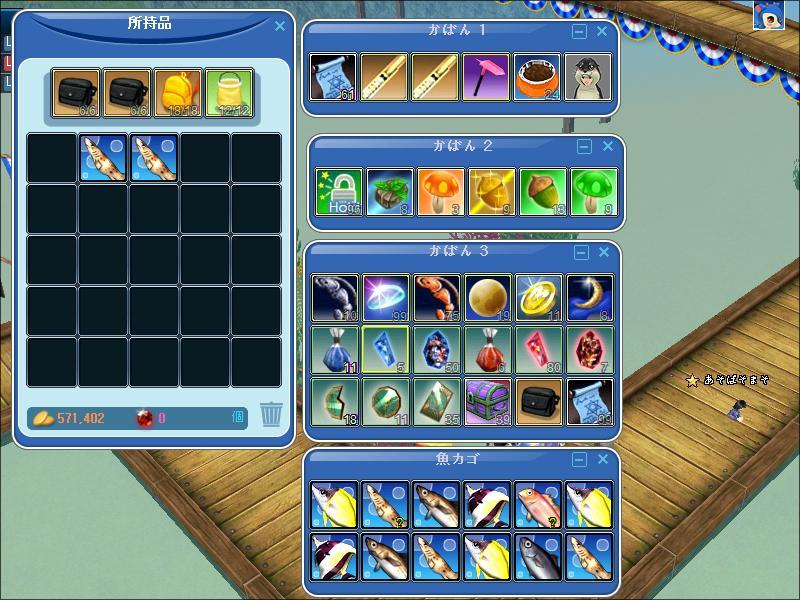The image size is (800, 600).
Task: Close the 魚カゴ fish basket window
Action: 602,460
